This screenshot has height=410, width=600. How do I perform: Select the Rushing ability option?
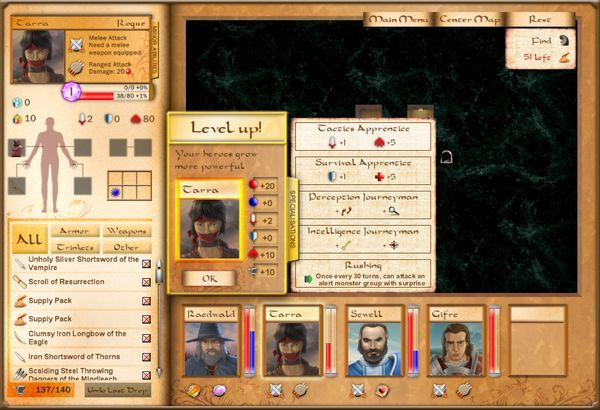363,272
